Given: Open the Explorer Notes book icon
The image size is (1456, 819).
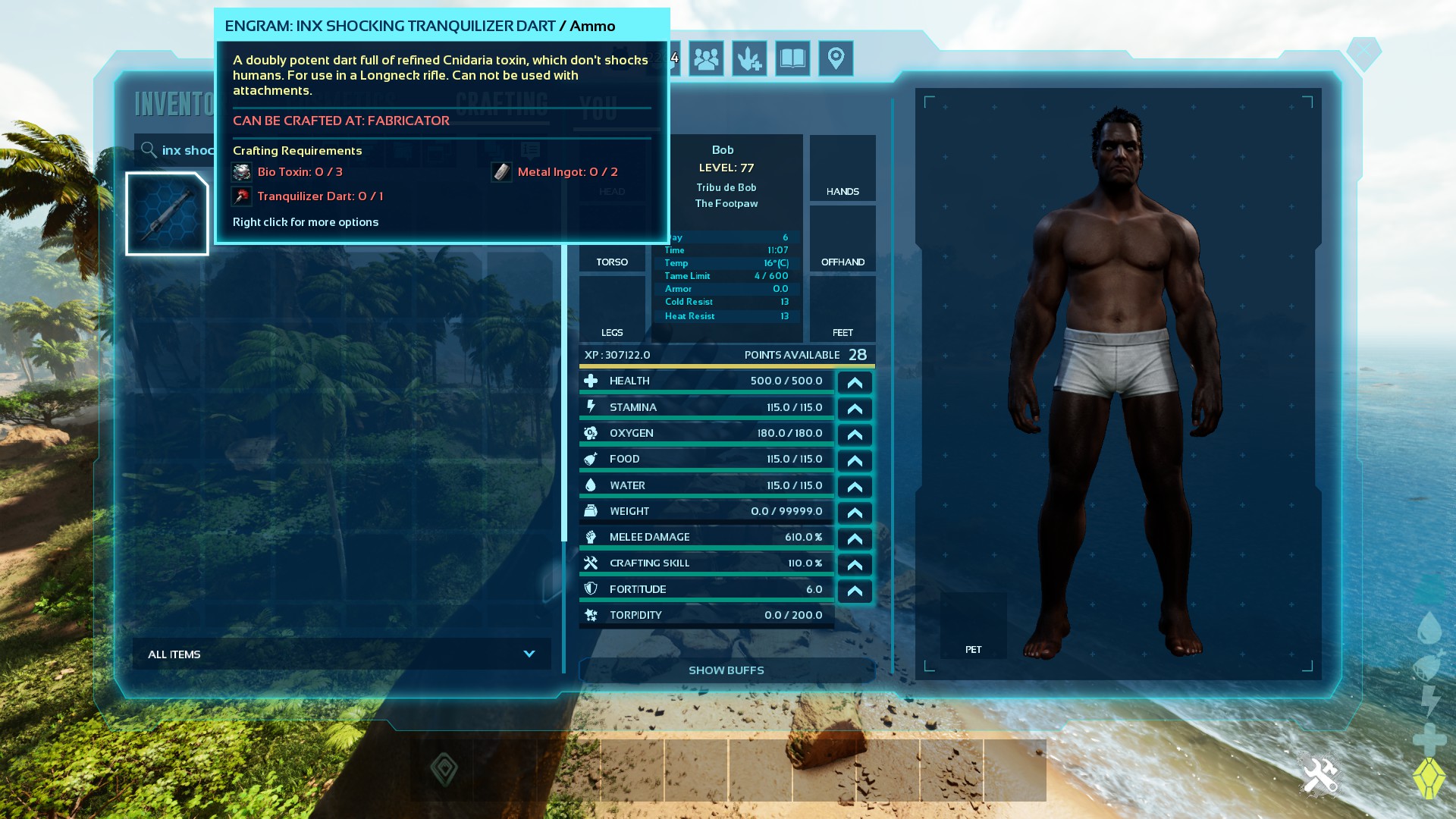Looking at the screenshot, I should [x=791, y=58].
